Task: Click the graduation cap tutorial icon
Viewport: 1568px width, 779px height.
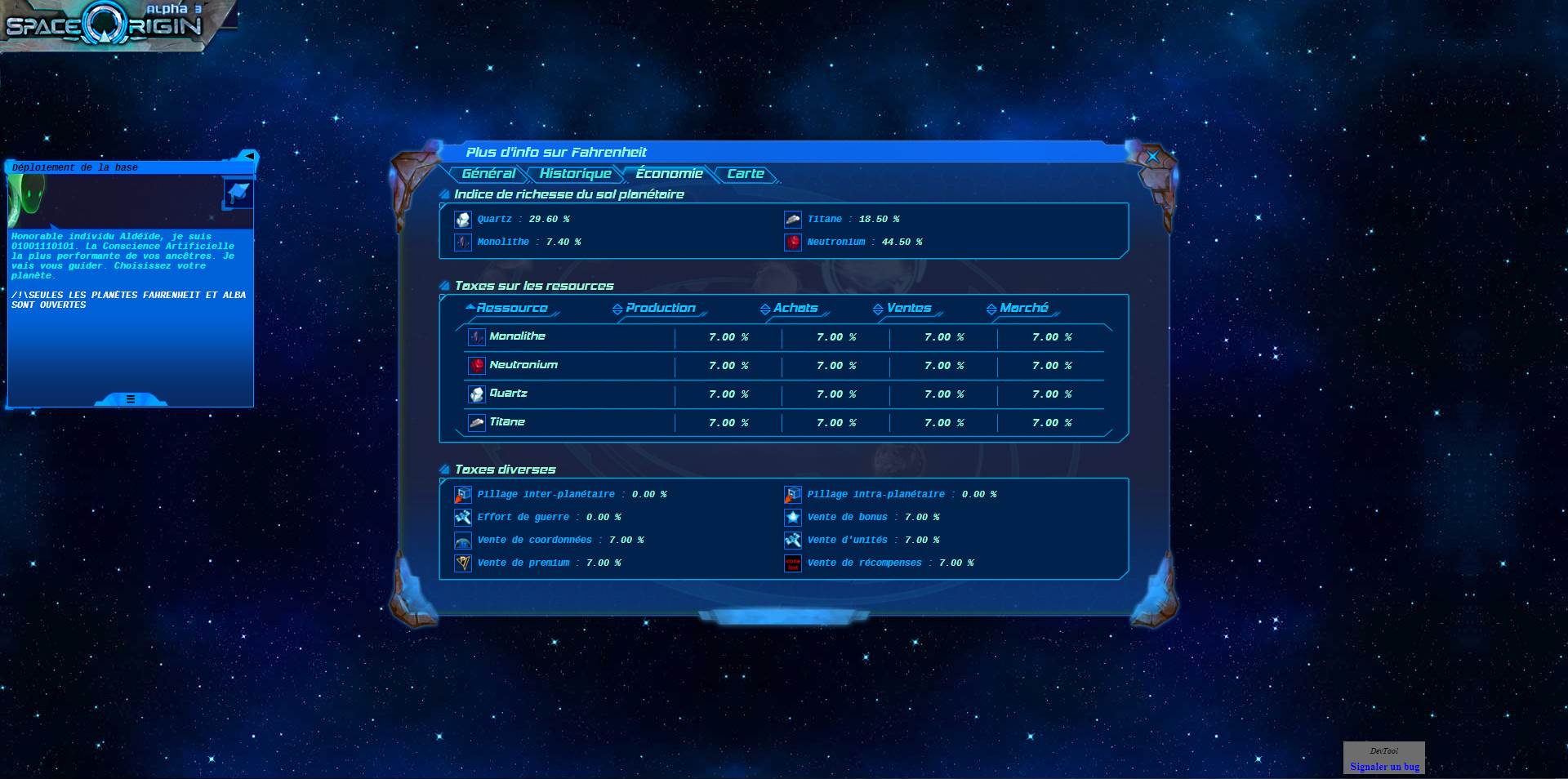Action: tap(238, 194)
